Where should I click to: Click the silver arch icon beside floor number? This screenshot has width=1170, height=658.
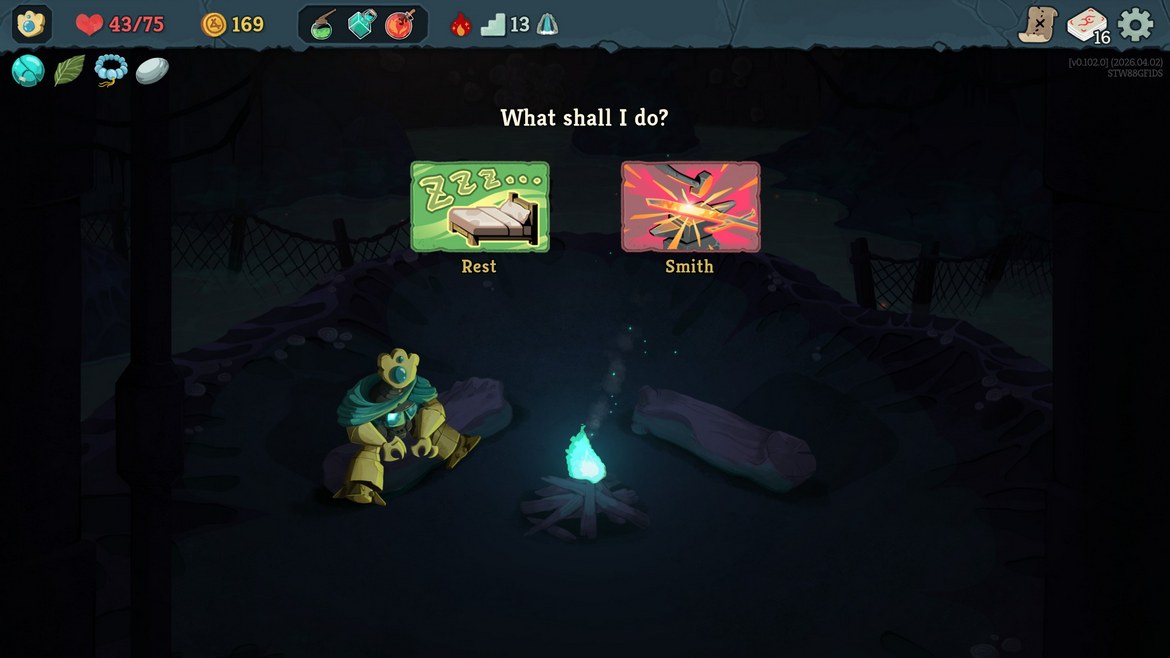(547, 25)
